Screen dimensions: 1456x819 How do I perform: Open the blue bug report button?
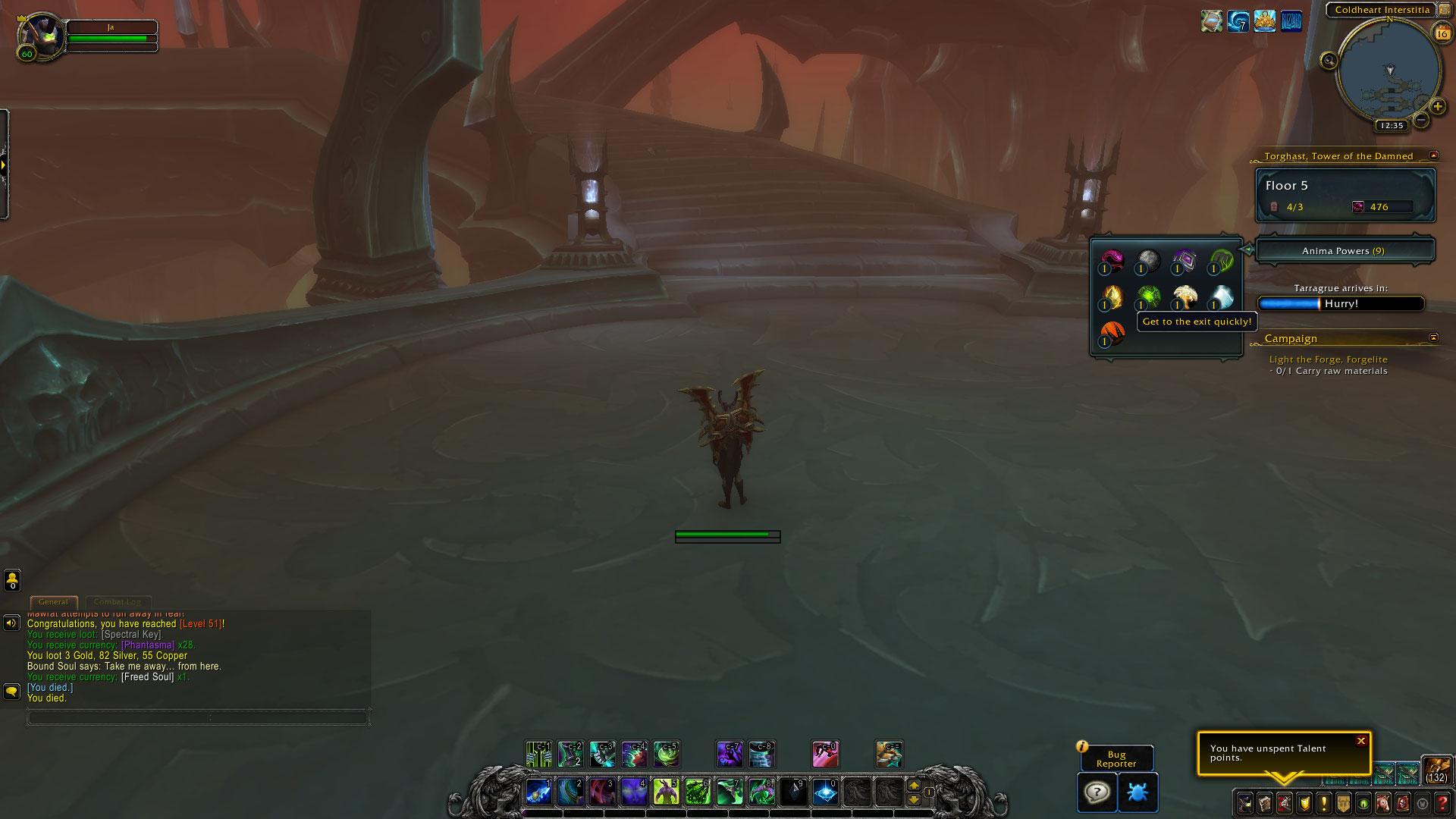(1137, 792)
